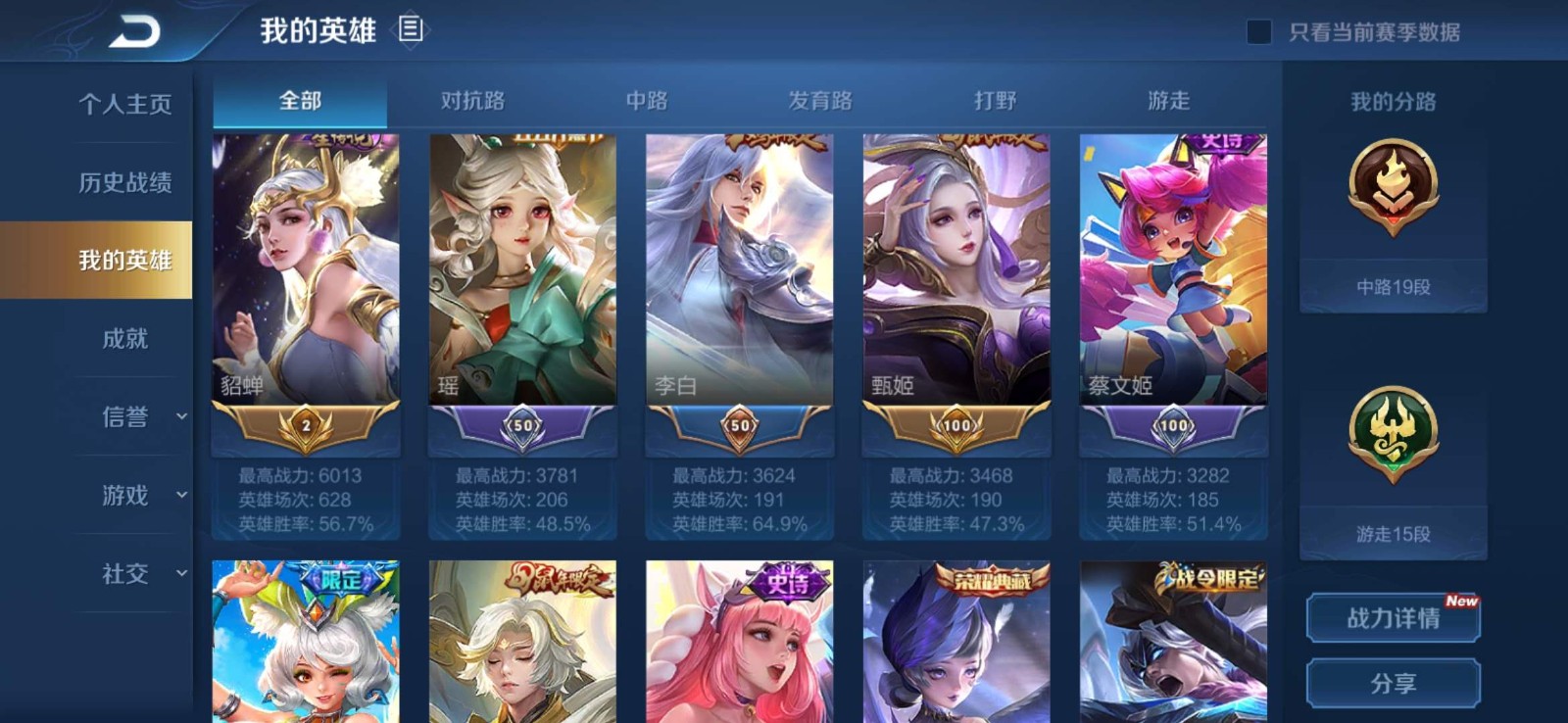Choose the 打野 tab
This screenshot has width=1568, height=723.
(x=995, y=101)
